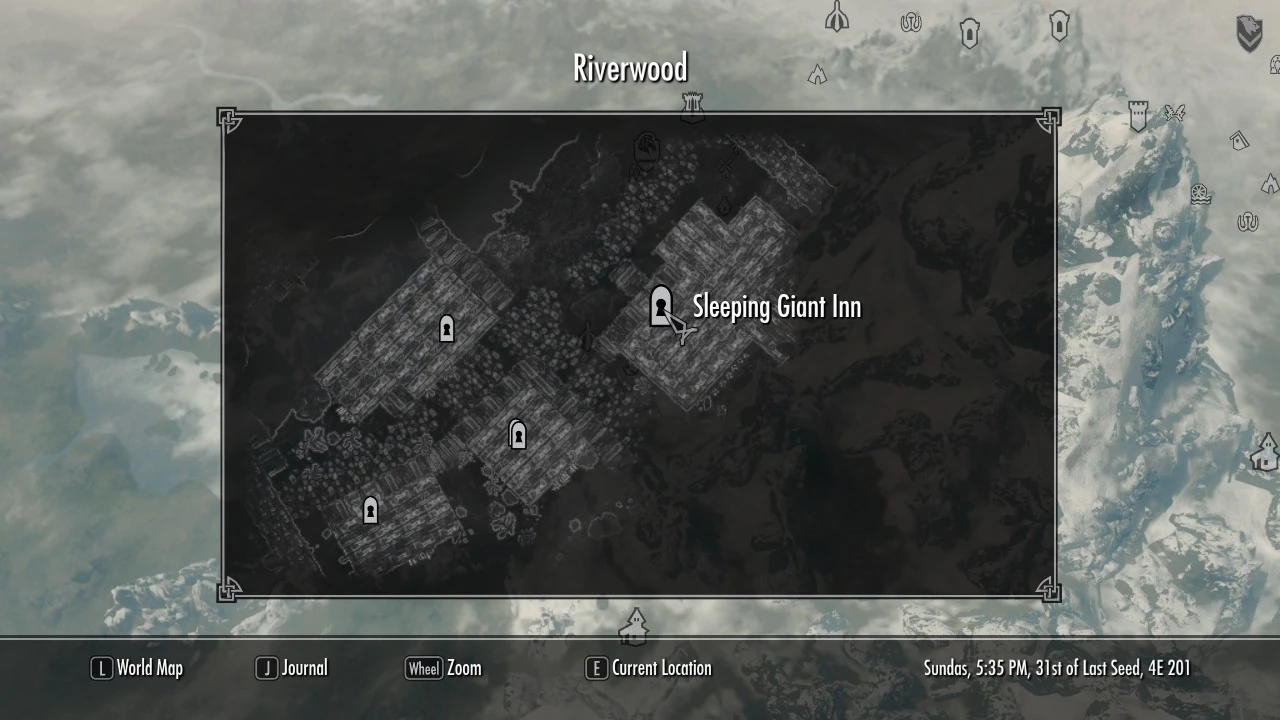
Task: Select the standing stones marker near the top edge
Action: [x=911, y=23]
